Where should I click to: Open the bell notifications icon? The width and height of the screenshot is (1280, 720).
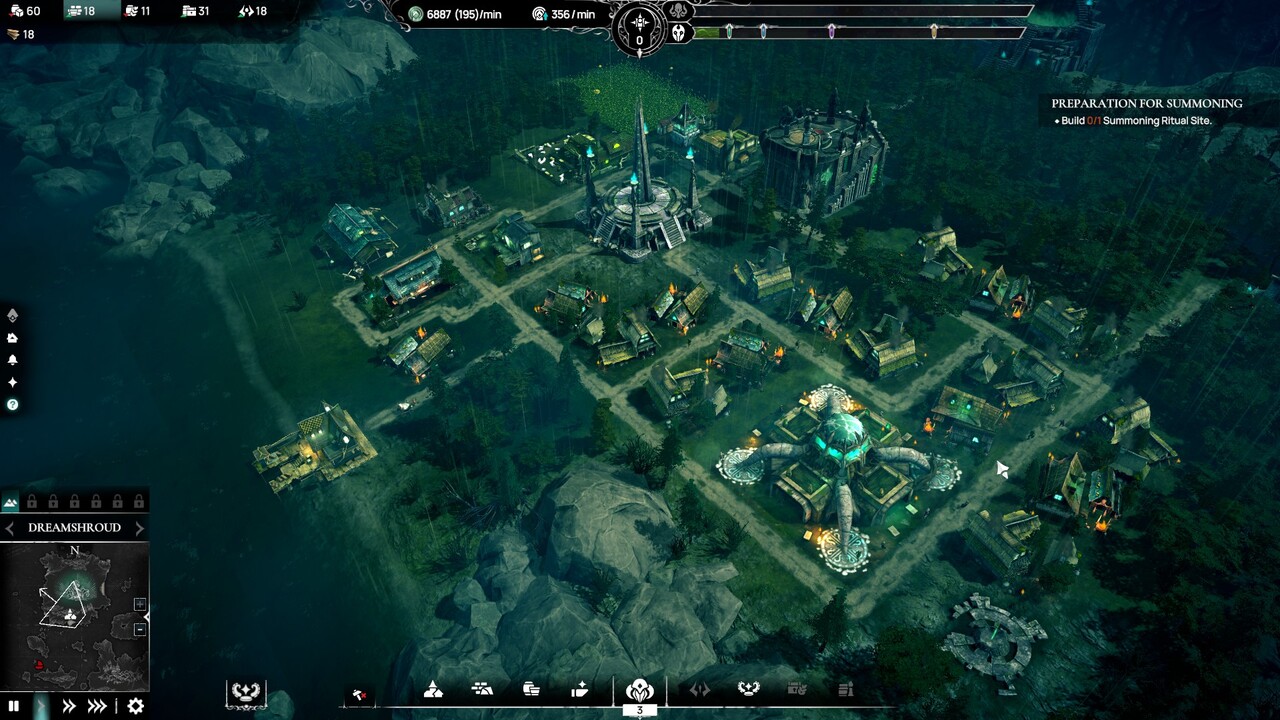[x=12, y=360]
